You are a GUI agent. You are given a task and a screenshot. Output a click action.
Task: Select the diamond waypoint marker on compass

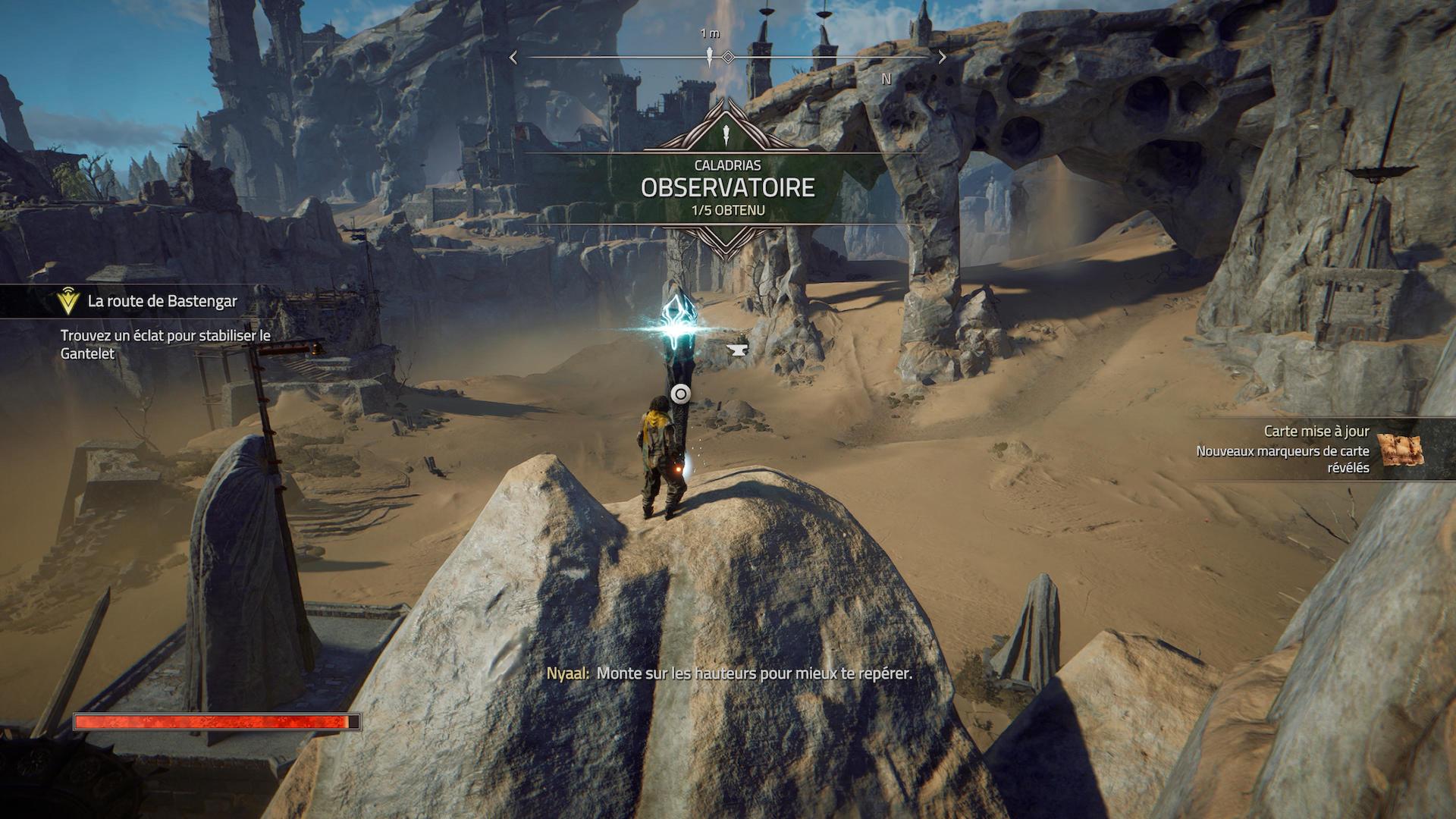coord(728,58)
